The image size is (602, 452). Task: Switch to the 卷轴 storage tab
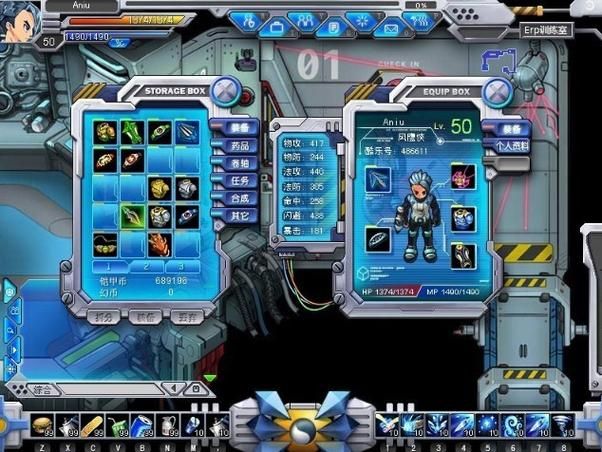coord(240,163)
